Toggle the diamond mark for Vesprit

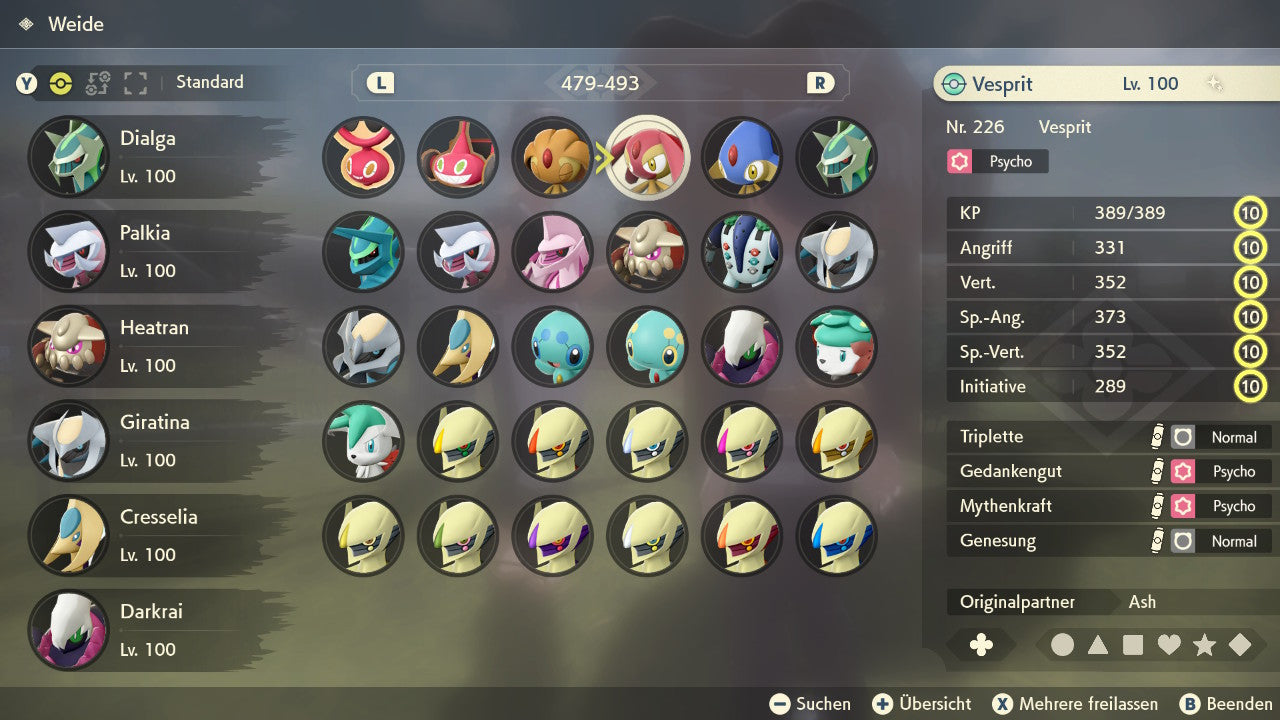click(1240, 645)
